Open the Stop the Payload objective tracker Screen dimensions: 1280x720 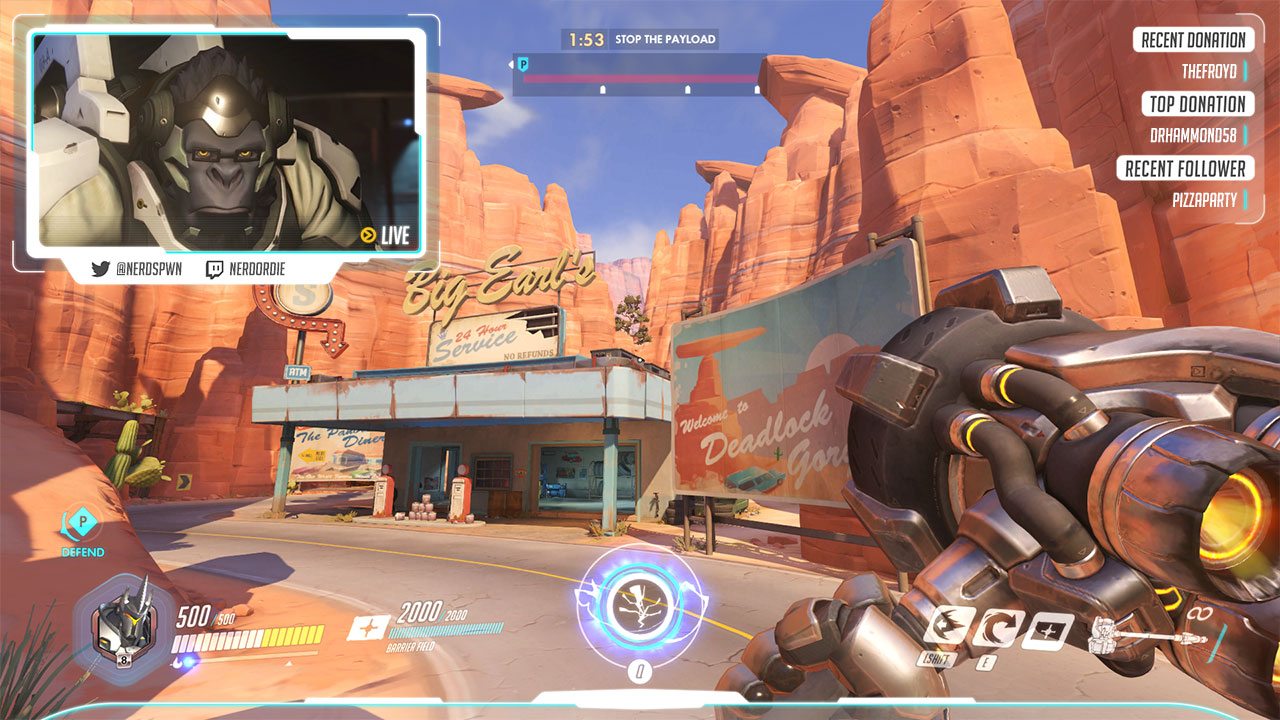[x=640, y=40]
